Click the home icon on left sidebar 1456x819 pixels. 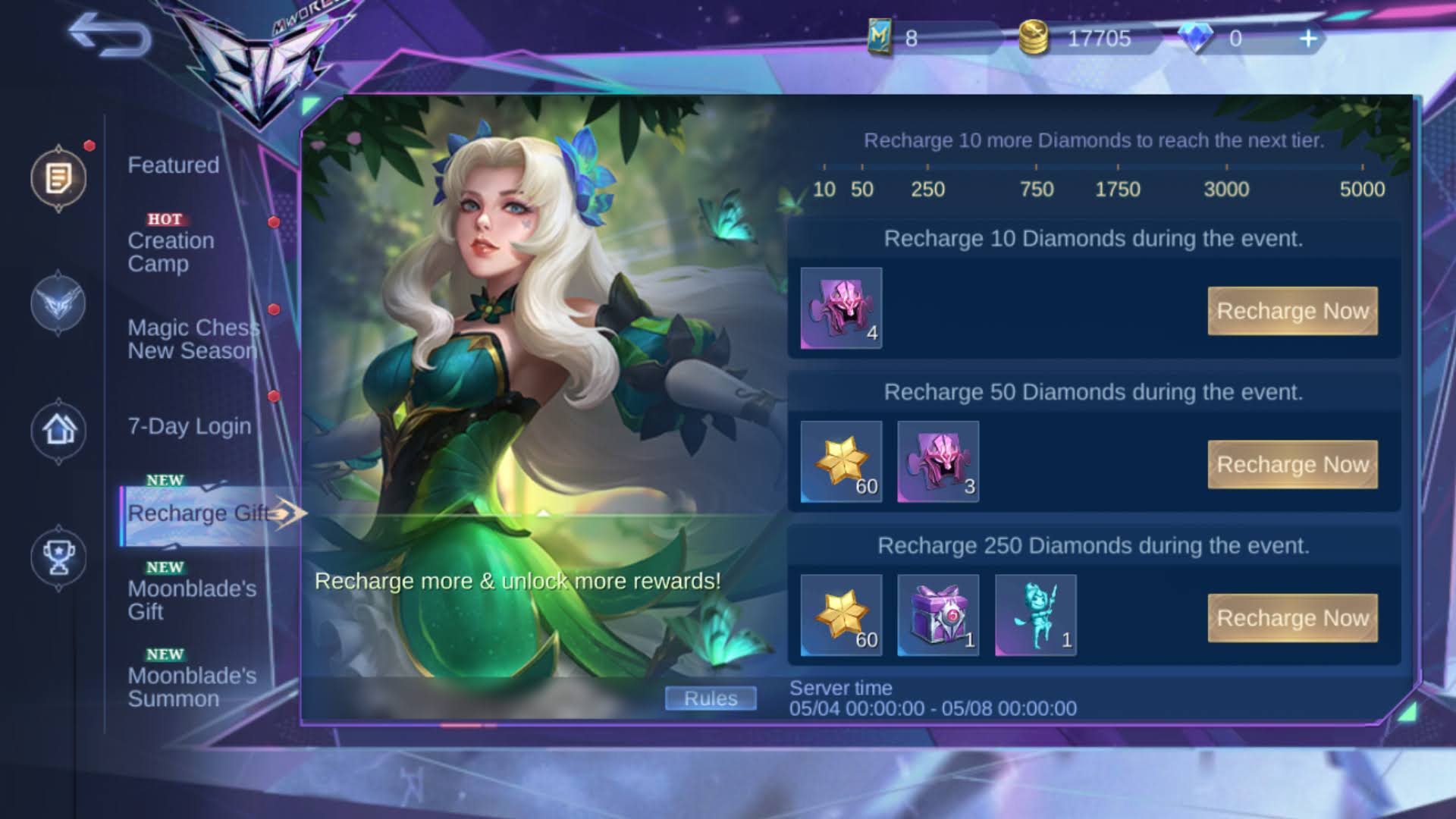pyautogui.click(x=59, y=430)
